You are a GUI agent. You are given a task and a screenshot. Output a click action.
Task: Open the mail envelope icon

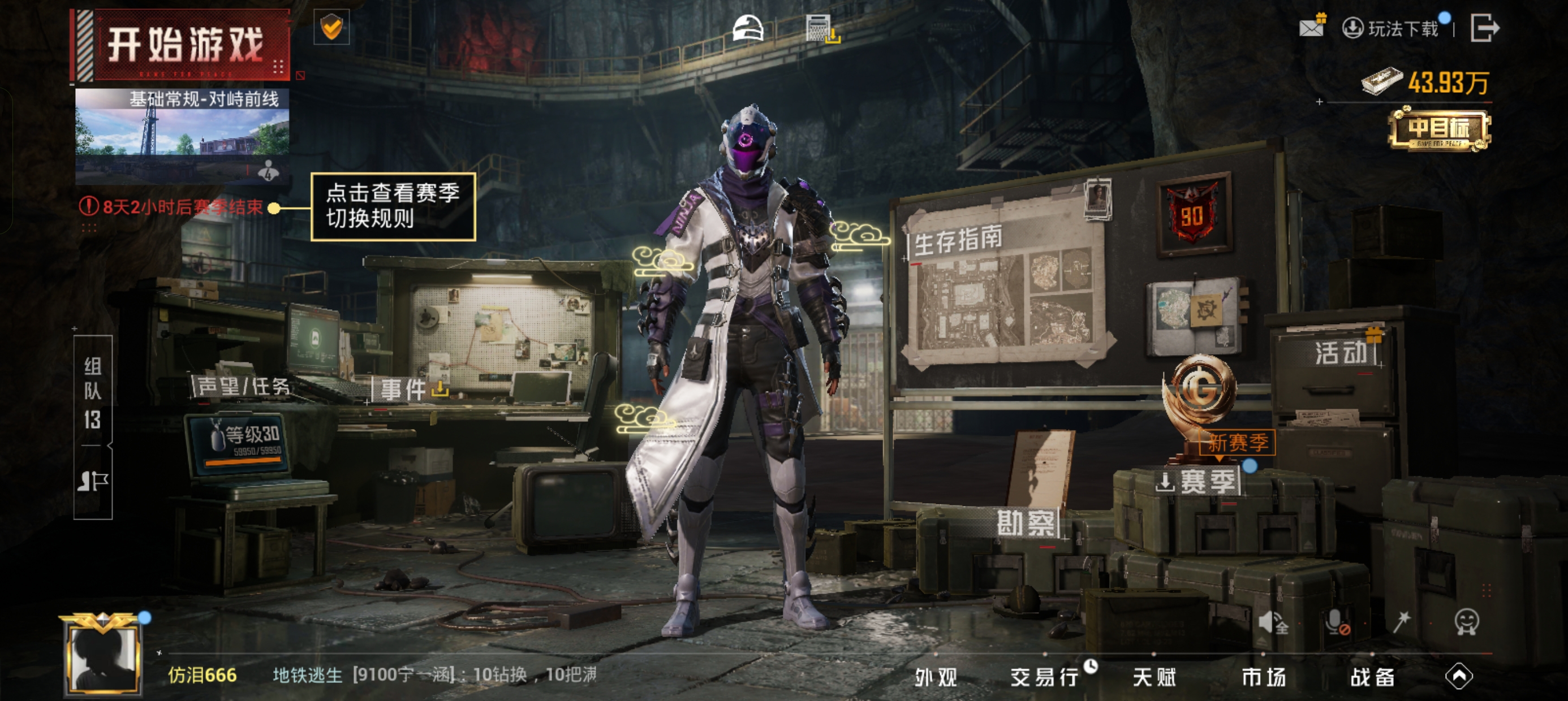point(1311,28)
